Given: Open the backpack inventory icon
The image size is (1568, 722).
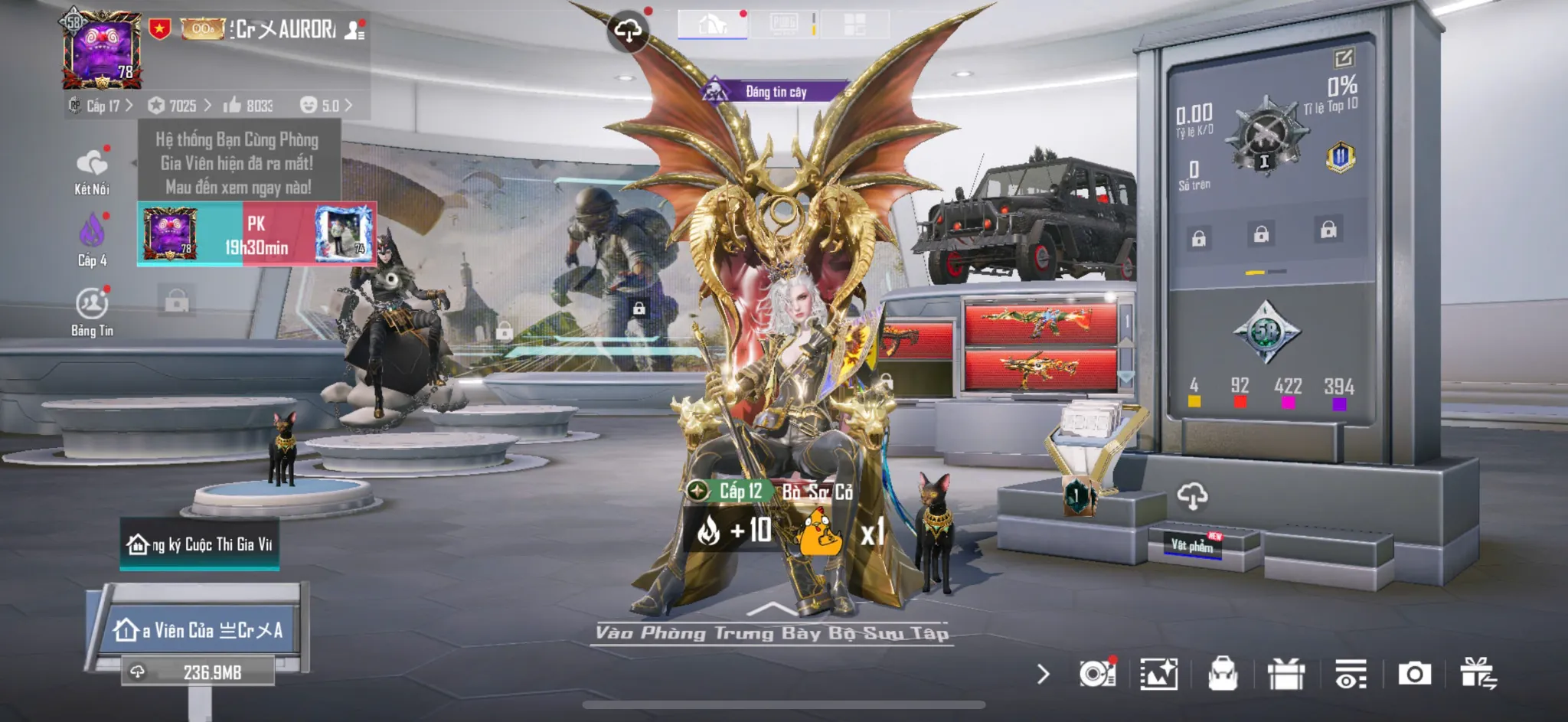Looking at the screenshot, I should click(1223, 674).
